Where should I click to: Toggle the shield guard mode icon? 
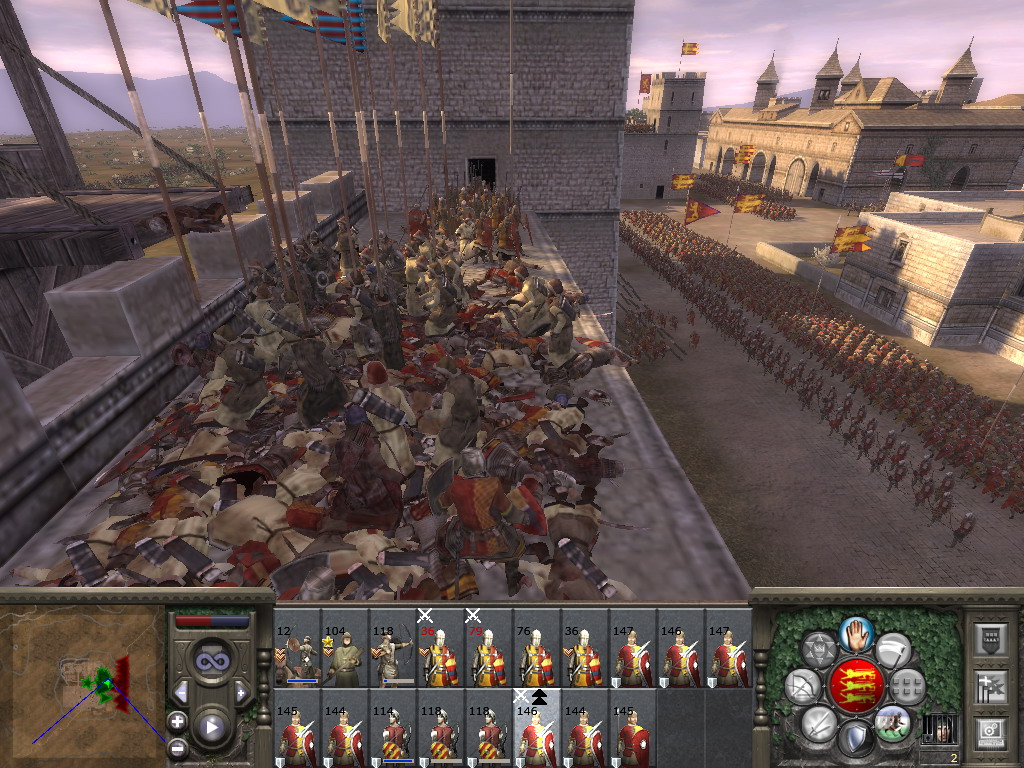coord(856,739)
